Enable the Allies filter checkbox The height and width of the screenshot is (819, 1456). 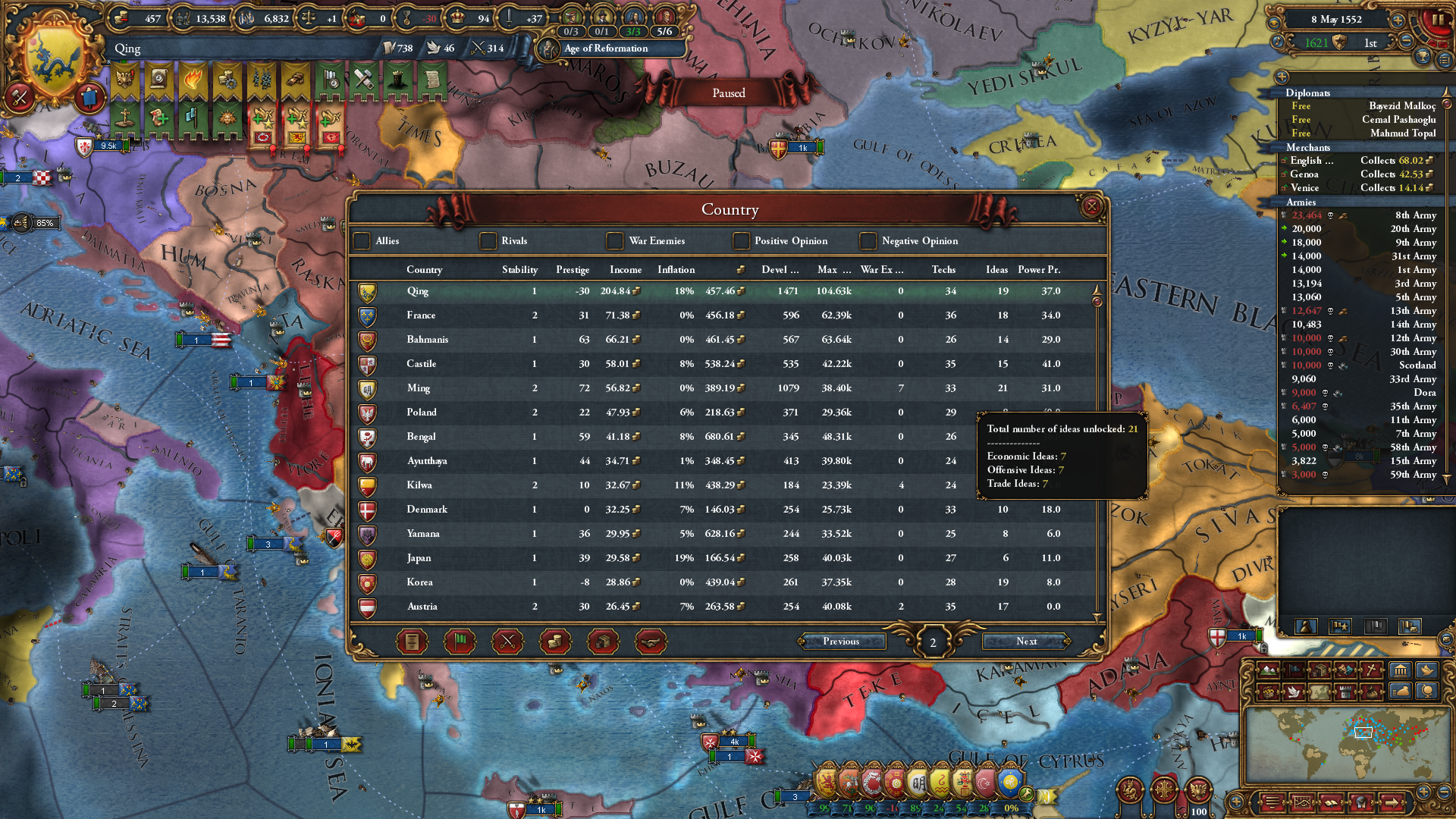tap(362, 241)
